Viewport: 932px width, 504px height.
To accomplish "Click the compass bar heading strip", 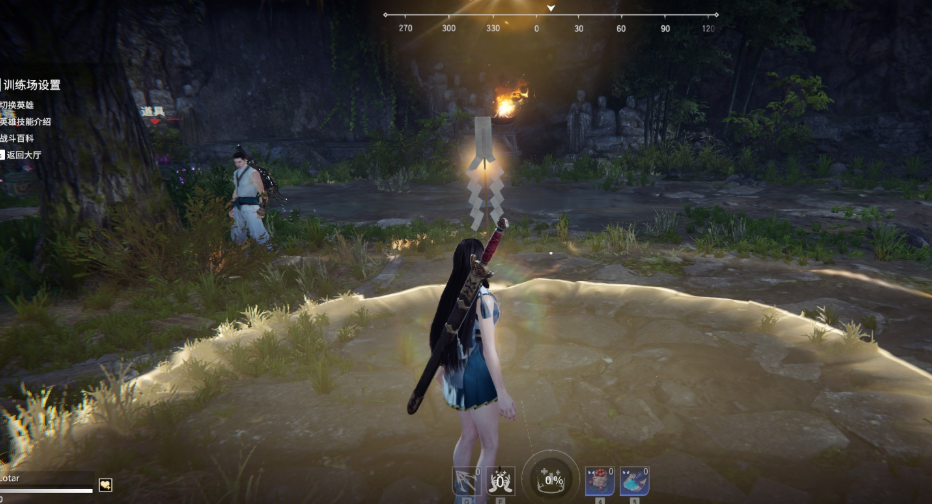I will click(x=550, y=15).
